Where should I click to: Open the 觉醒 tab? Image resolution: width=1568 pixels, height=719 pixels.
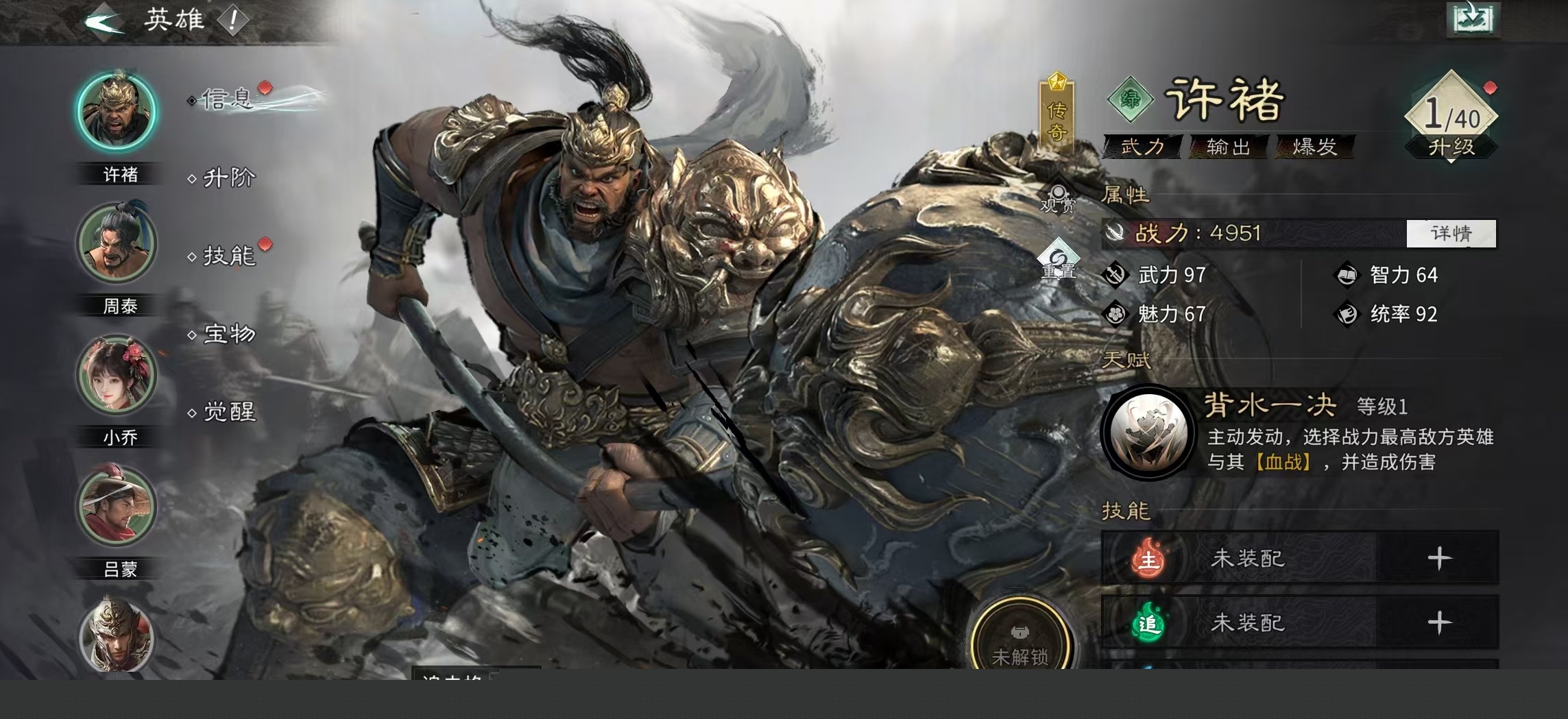pos(228,412)
